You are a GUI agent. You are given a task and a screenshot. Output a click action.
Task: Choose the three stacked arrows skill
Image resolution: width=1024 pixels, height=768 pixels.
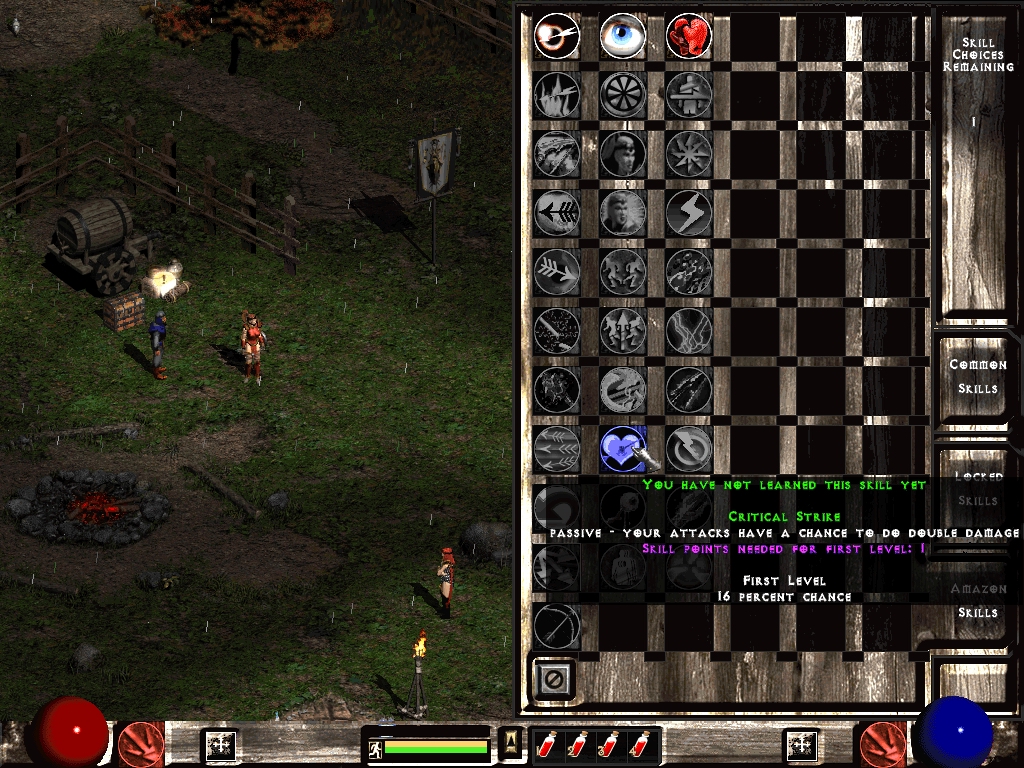click(x=556, y=448)
